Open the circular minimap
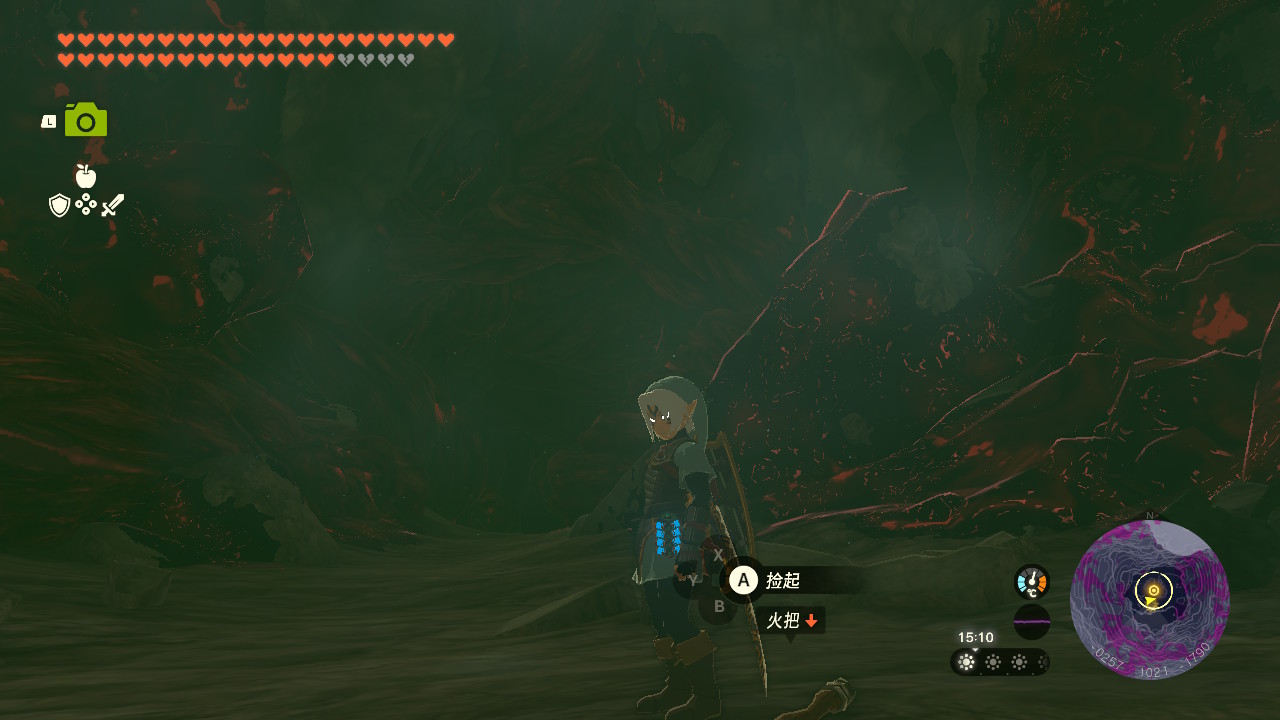This screenshot has width=1280, height=720. pos(1150,600)
